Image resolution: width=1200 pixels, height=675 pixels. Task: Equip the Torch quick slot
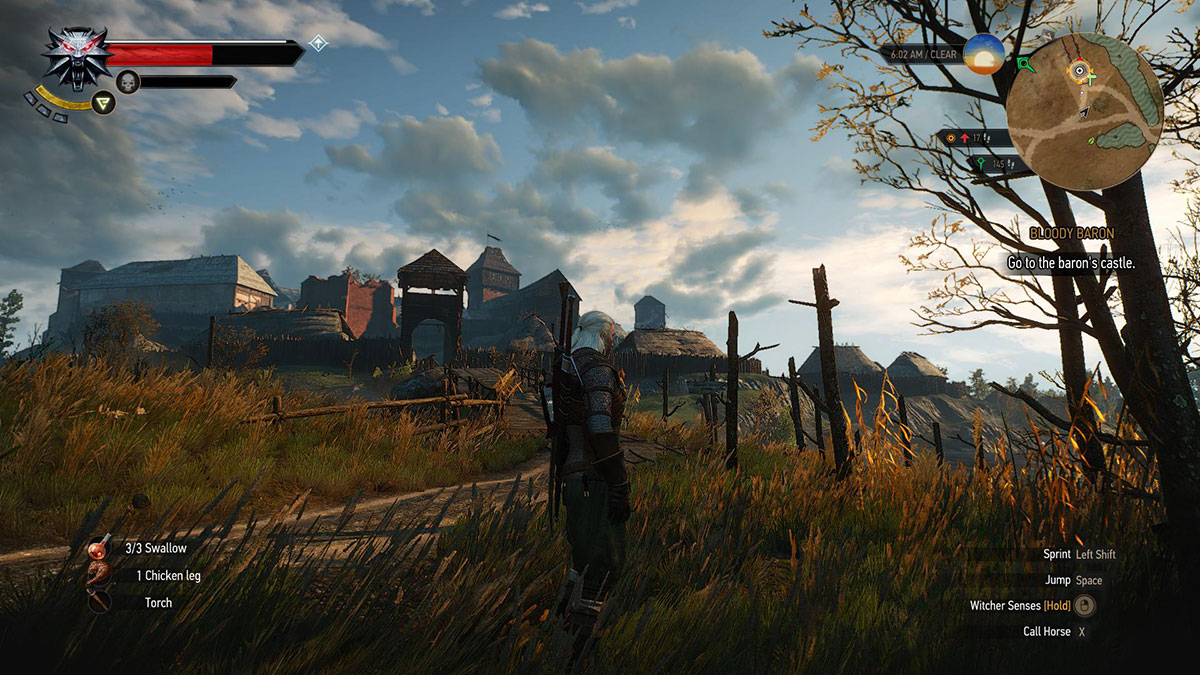(x=100, y=602)
